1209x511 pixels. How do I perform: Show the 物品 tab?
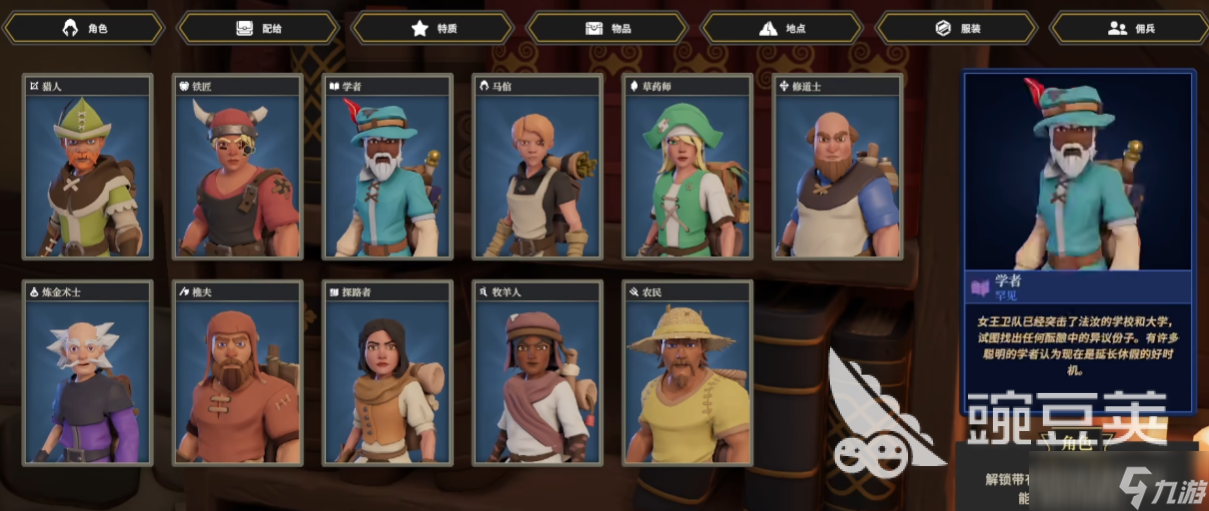pos(607,28)
